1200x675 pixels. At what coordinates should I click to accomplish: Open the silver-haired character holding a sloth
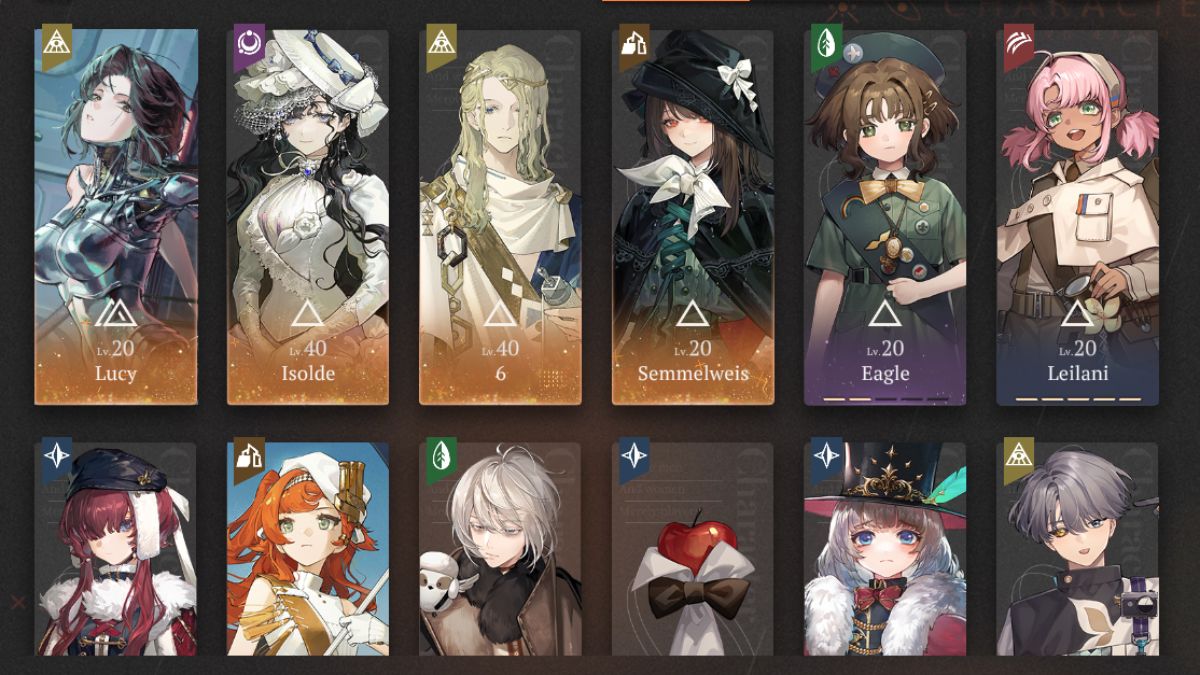tap(500, 550)
